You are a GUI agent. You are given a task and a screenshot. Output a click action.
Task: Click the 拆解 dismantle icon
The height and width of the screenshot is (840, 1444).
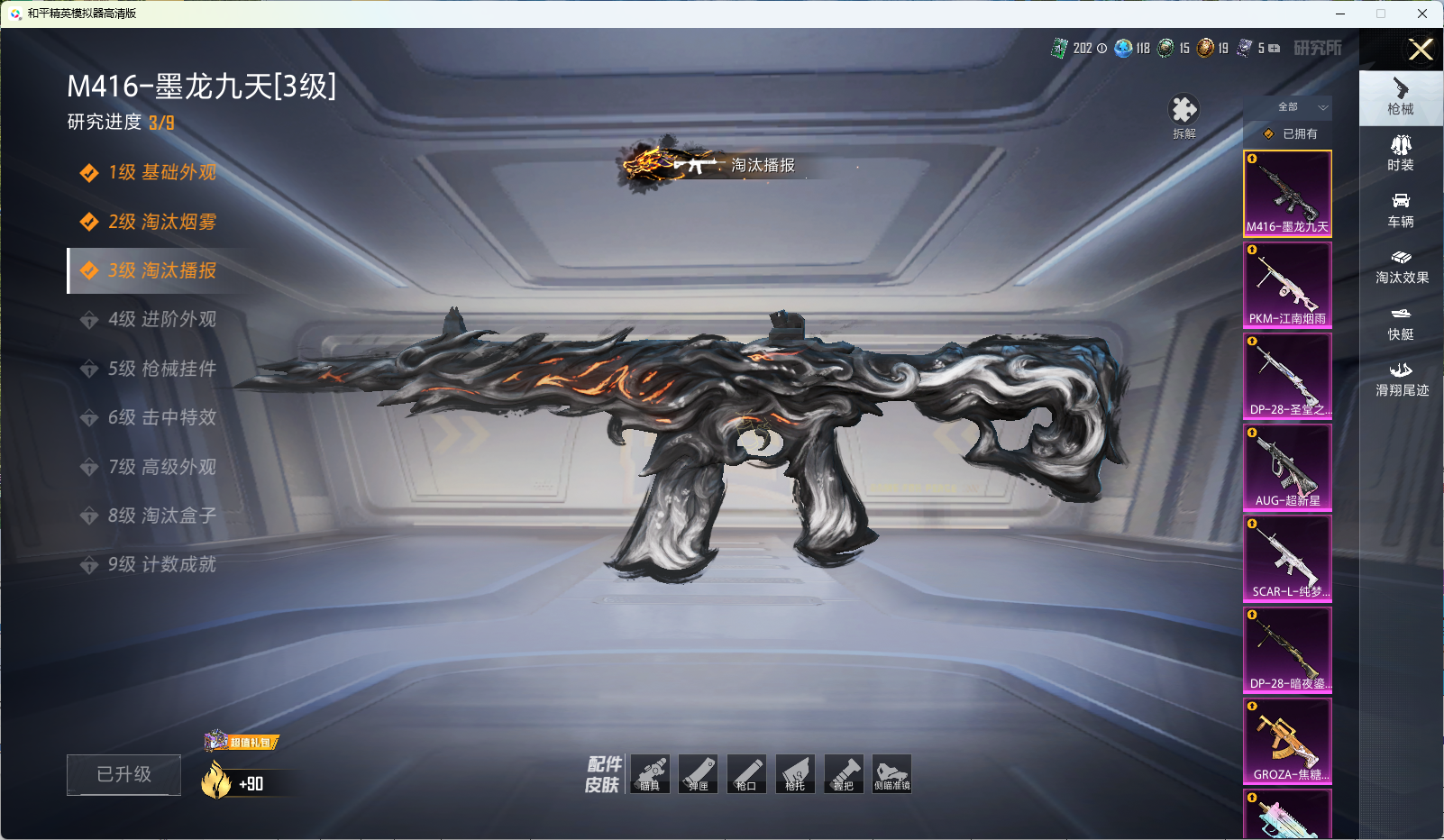click(1184, 116)
